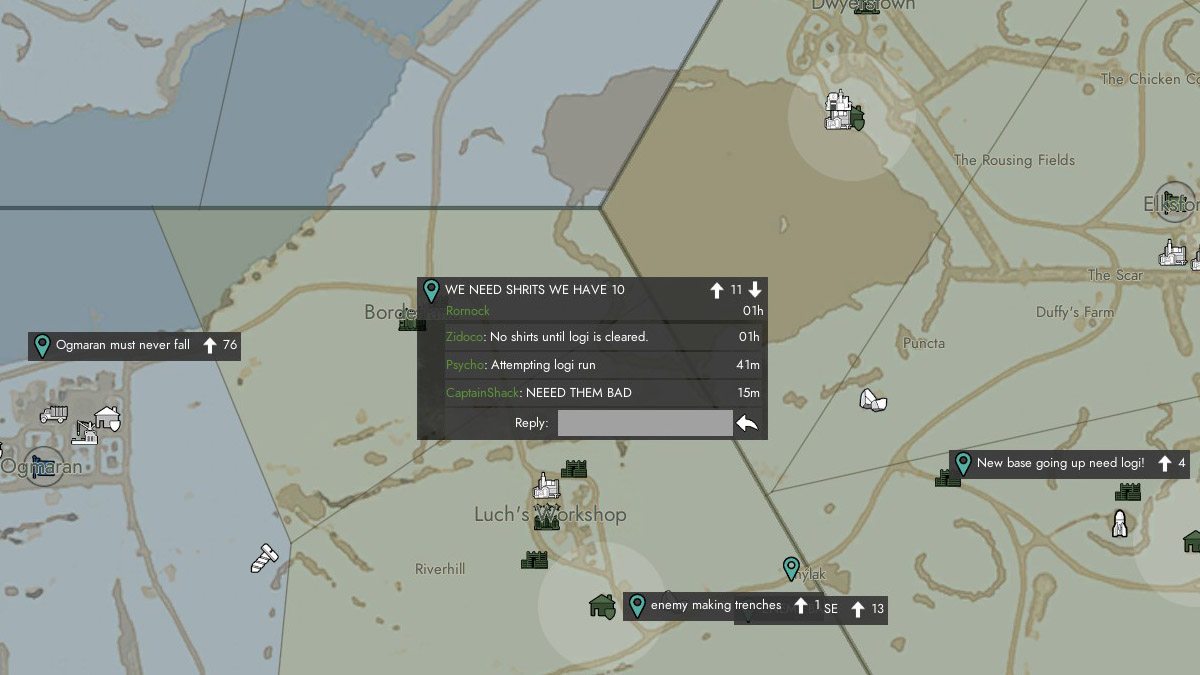Upvote the New base going up post
Viewport: 1200px width, 675px height.
[1165, 464]
